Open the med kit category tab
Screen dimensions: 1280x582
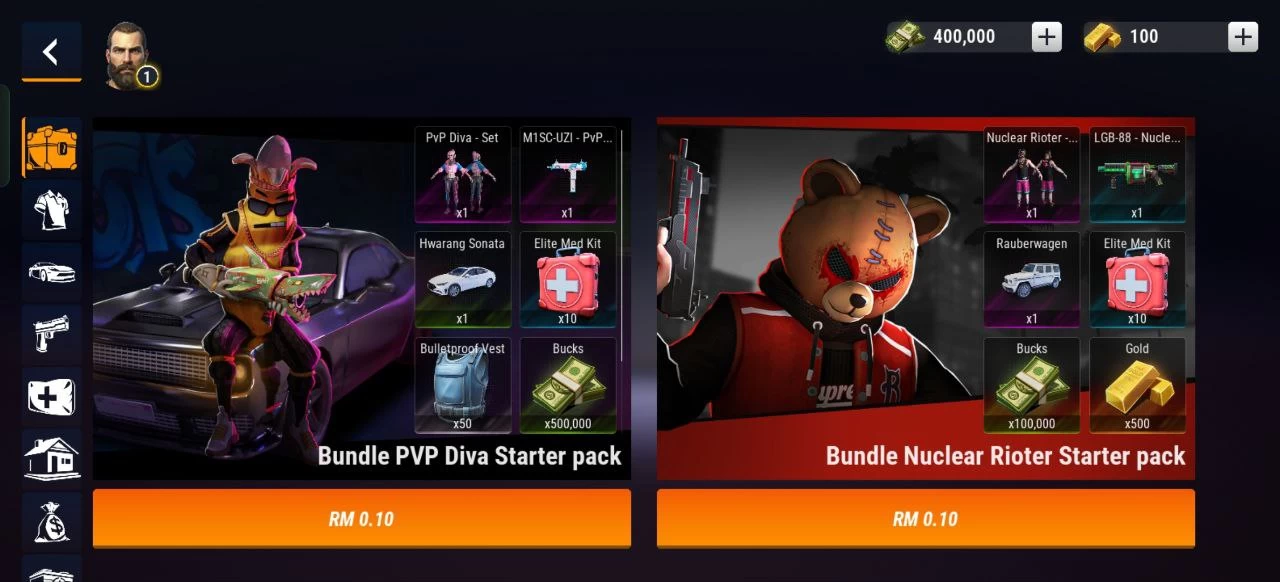(51, 396)
